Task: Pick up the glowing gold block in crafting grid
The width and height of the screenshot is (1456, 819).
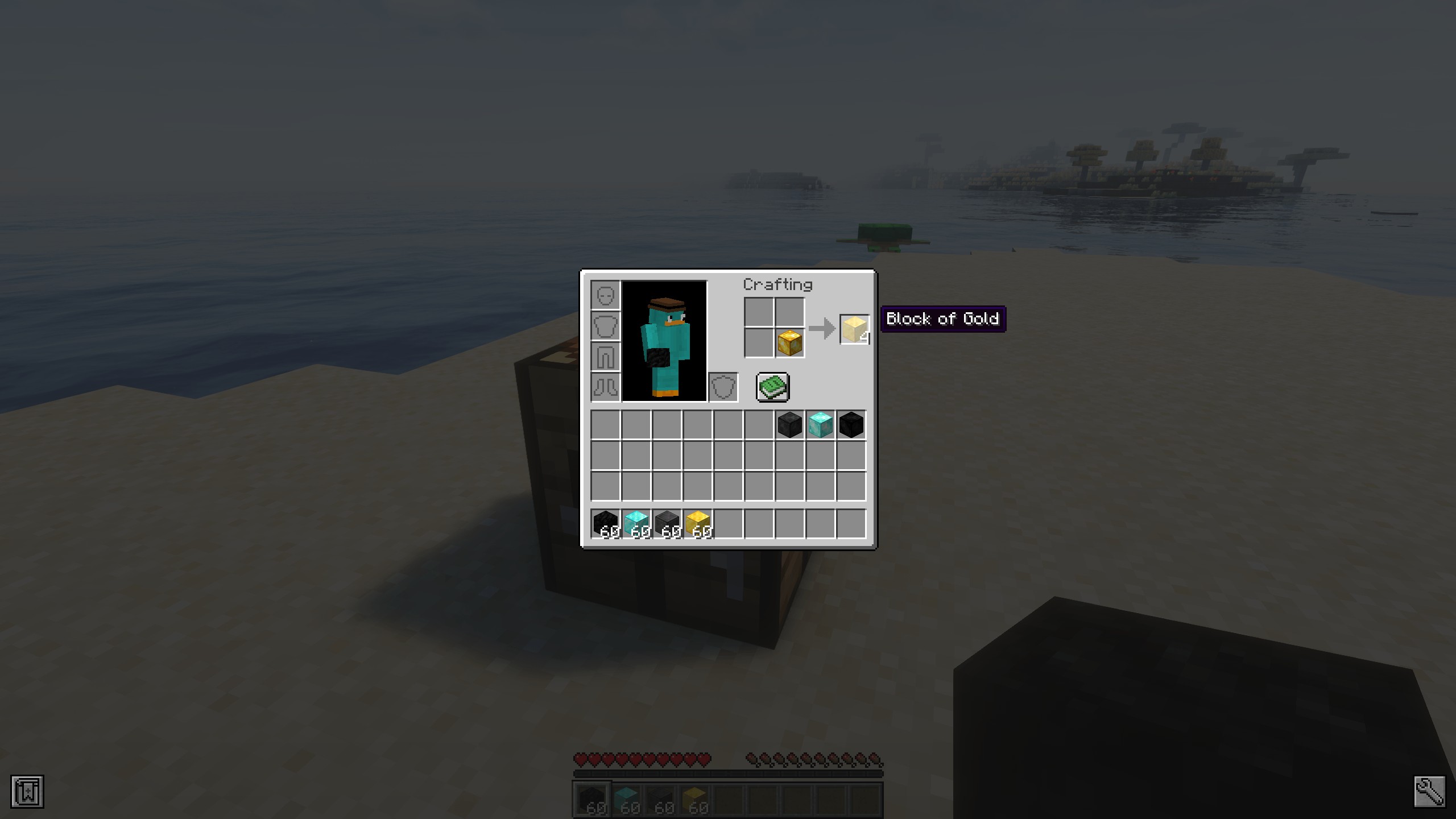Action: [789, 342]
